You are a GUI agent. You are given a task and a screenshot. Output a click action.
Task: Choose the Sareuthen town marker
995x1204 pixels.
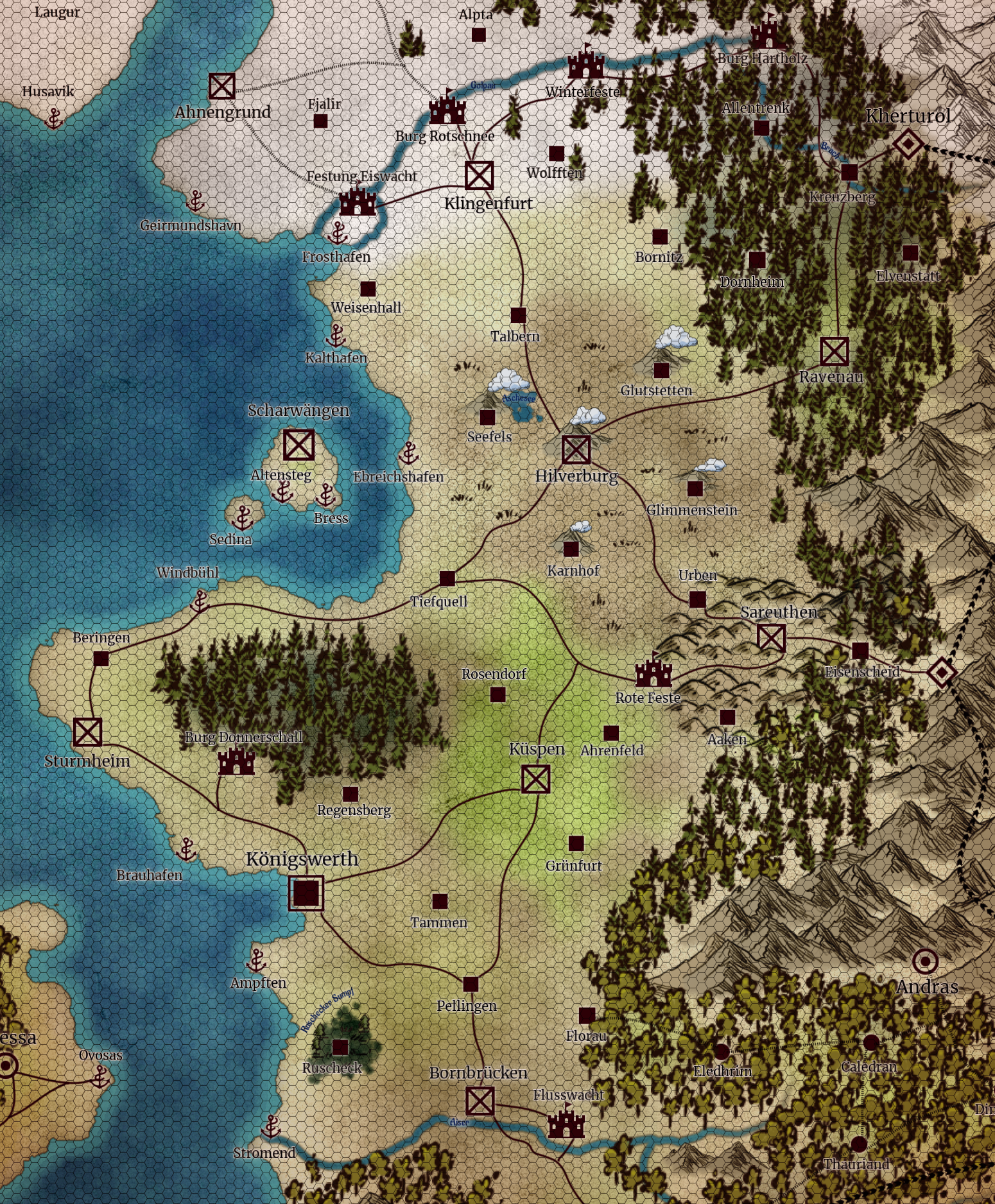[771, 638]
